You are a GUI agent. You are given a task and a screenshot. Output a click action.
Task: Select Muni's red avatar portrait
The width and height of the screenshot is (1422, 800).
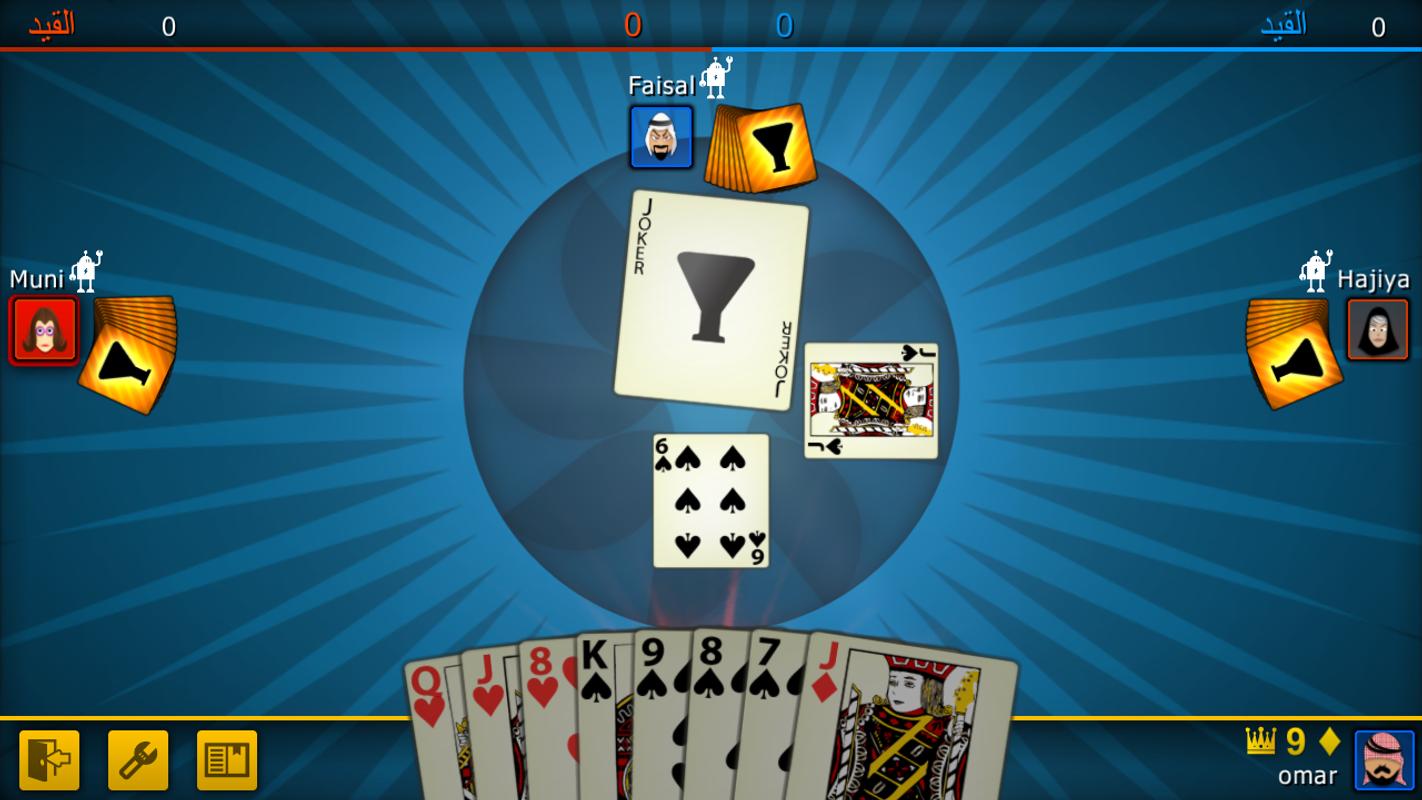pyautogui.click(x=44, y=330)
